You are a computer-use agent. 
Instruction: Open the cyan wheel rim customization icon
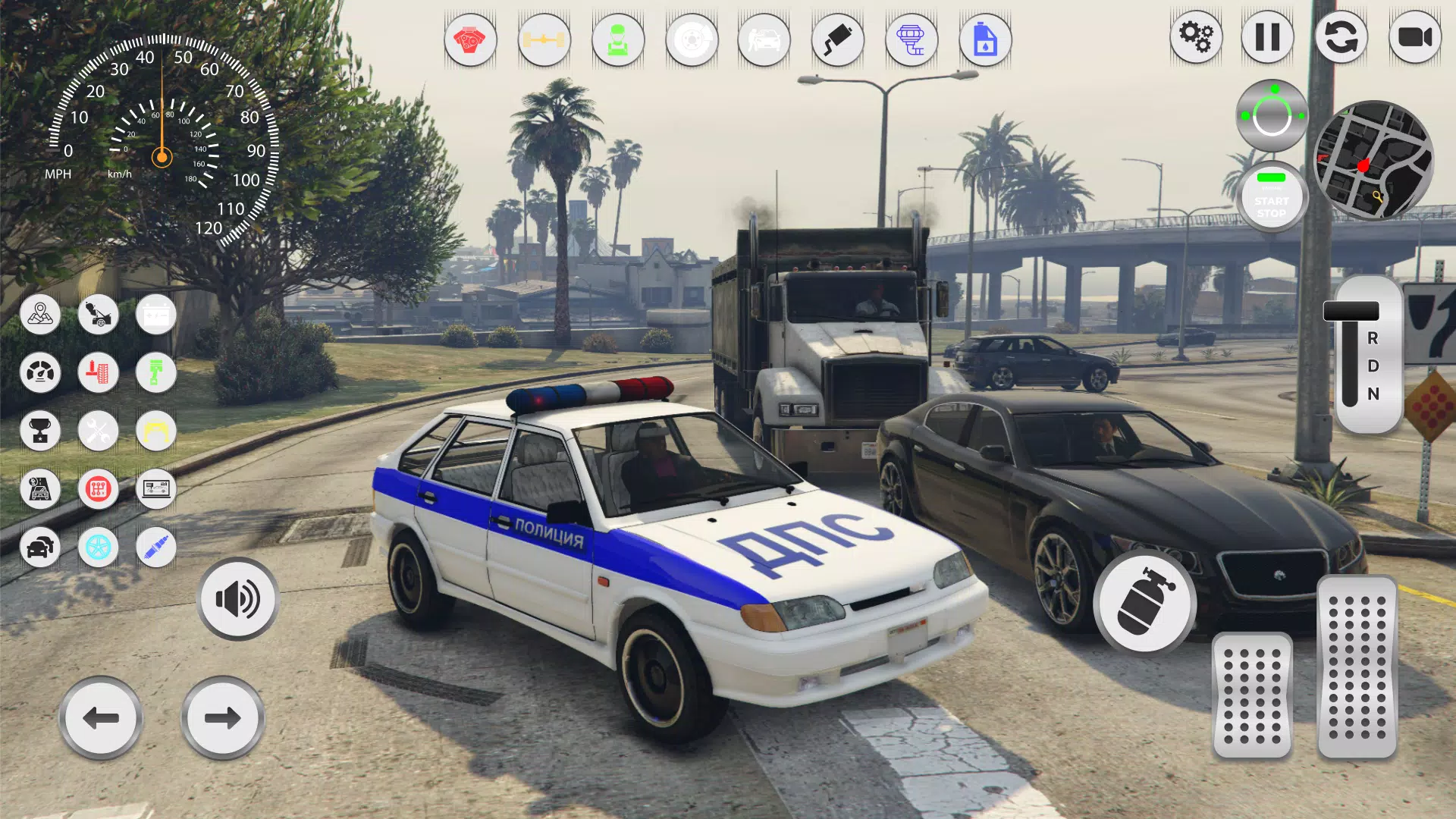99,548
